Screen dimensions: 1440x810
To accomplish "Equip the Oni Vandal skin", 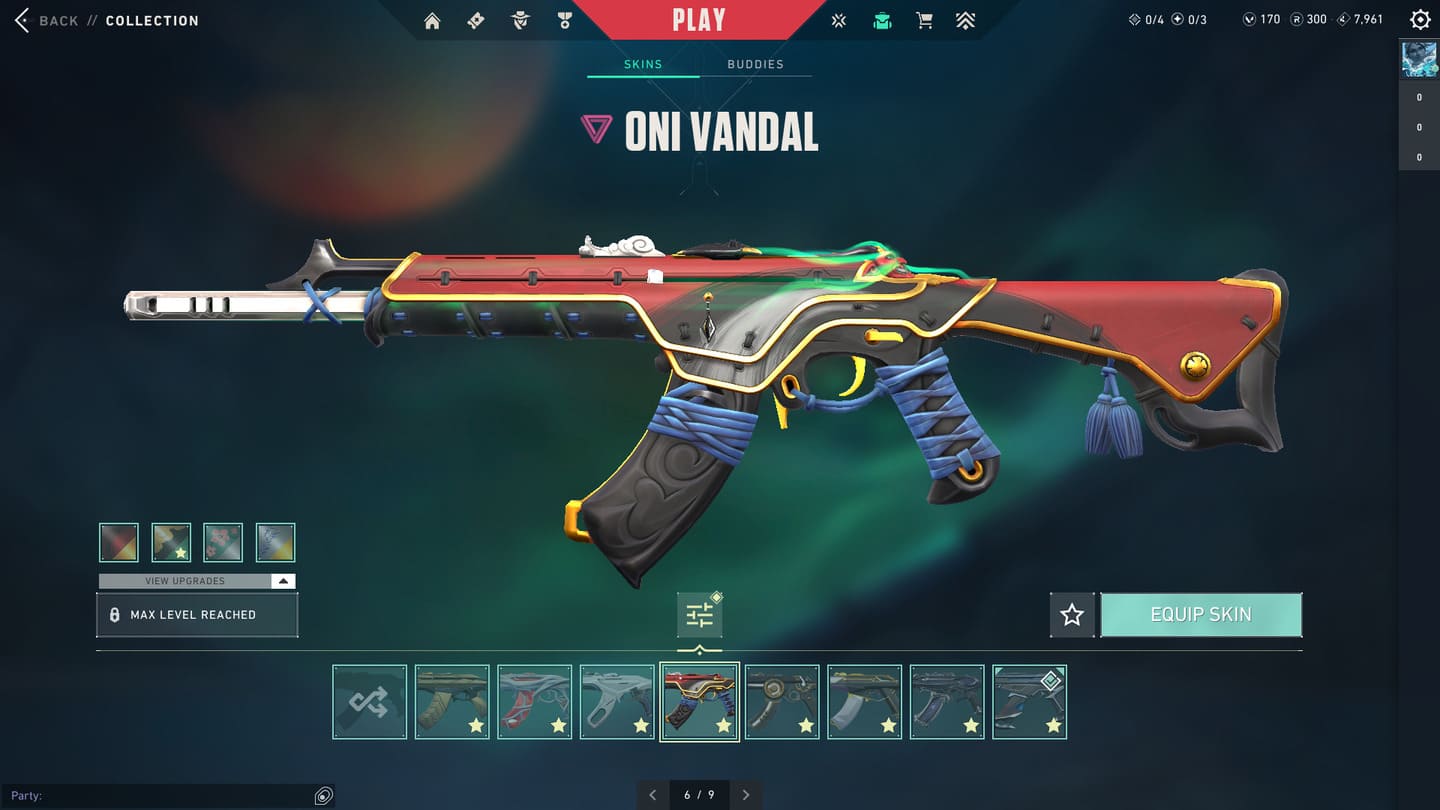I will click(1201, 615).
